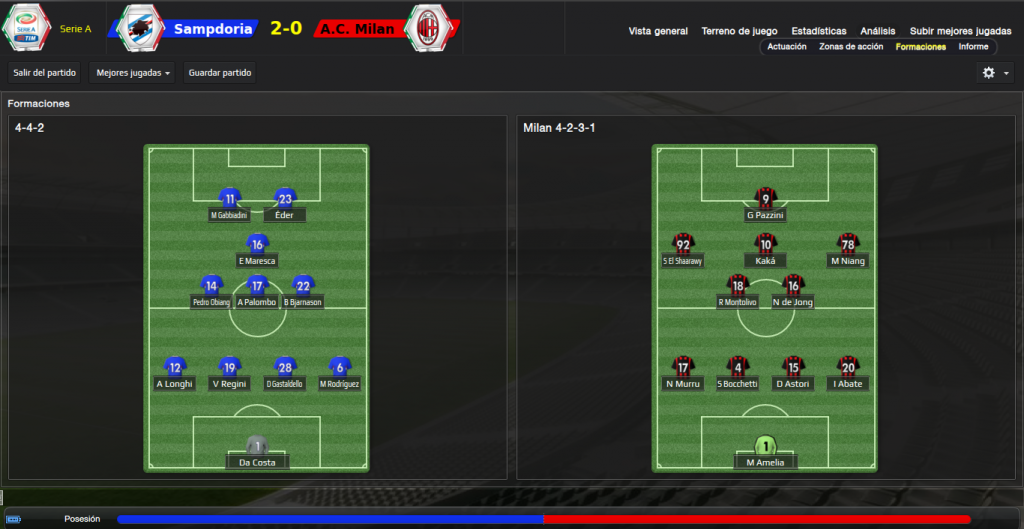Switch to the Actuación sub-tab
The height and width of the screenshot is (529, 1024).
tap(787, 47)
